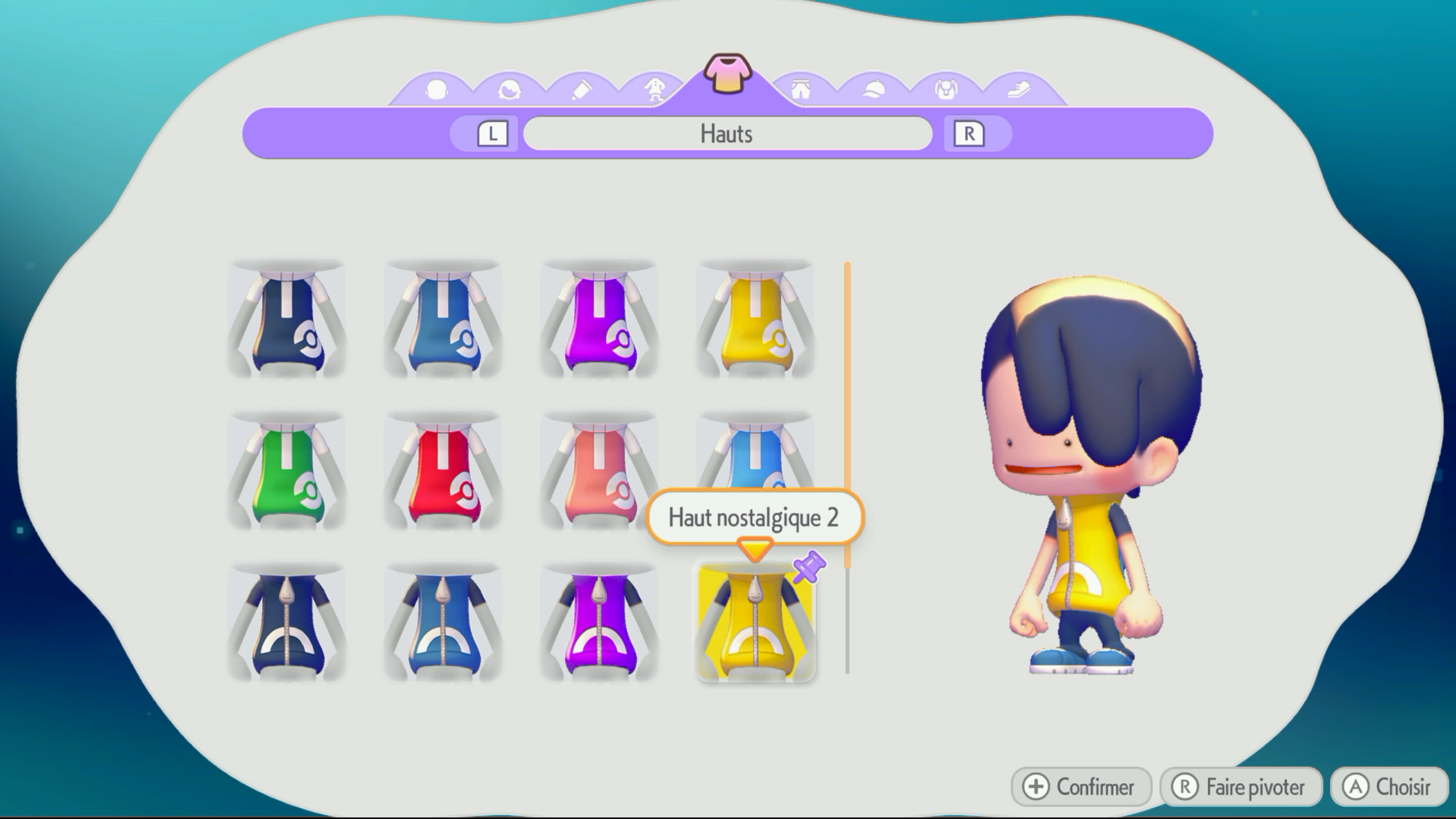Choose the navy zip-up top

pos(287,623)
